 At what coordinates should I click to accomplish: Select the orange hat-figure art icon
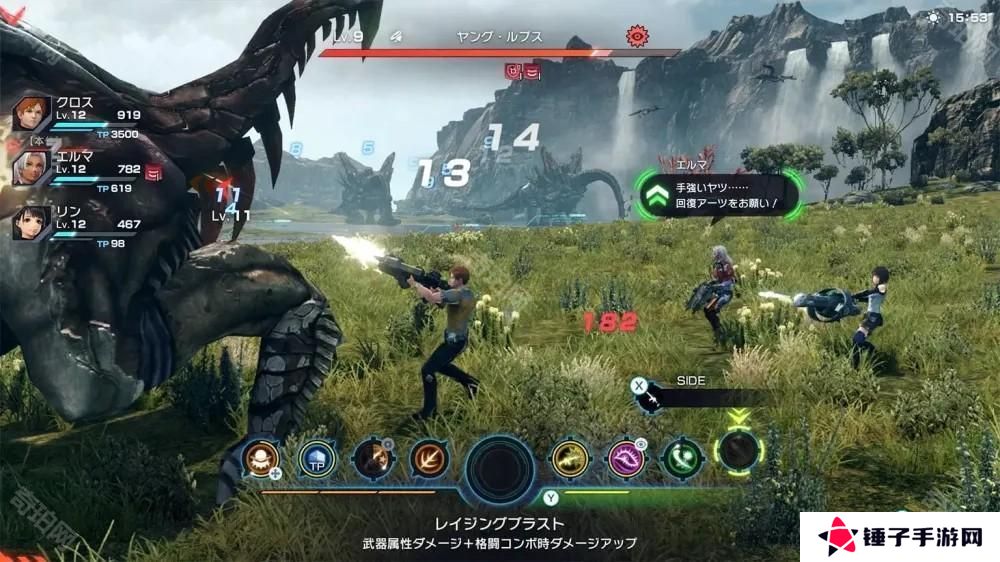pyautogui.click(x=259, y=458)
